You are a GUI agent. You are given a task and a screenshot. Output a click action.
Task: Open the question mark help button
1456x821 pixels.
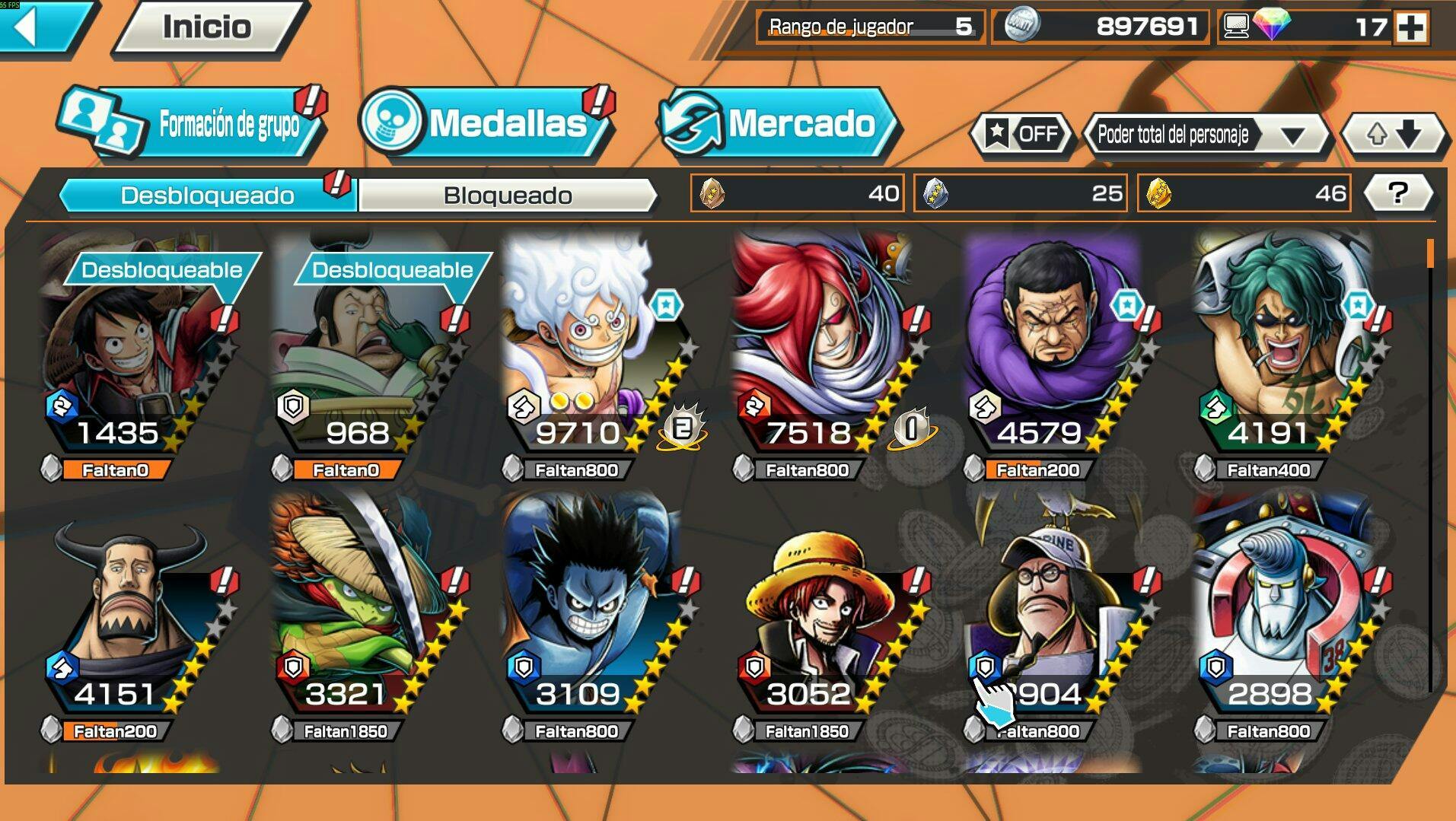1397,193
